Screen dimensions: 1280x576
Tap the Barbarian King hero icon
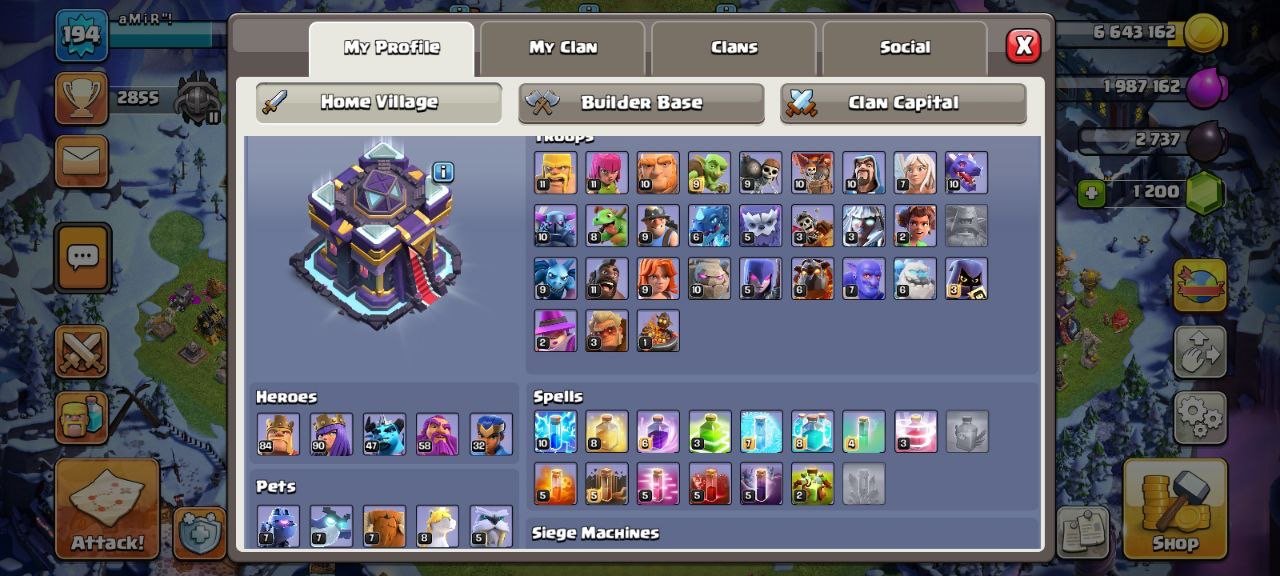coord(278,434)
